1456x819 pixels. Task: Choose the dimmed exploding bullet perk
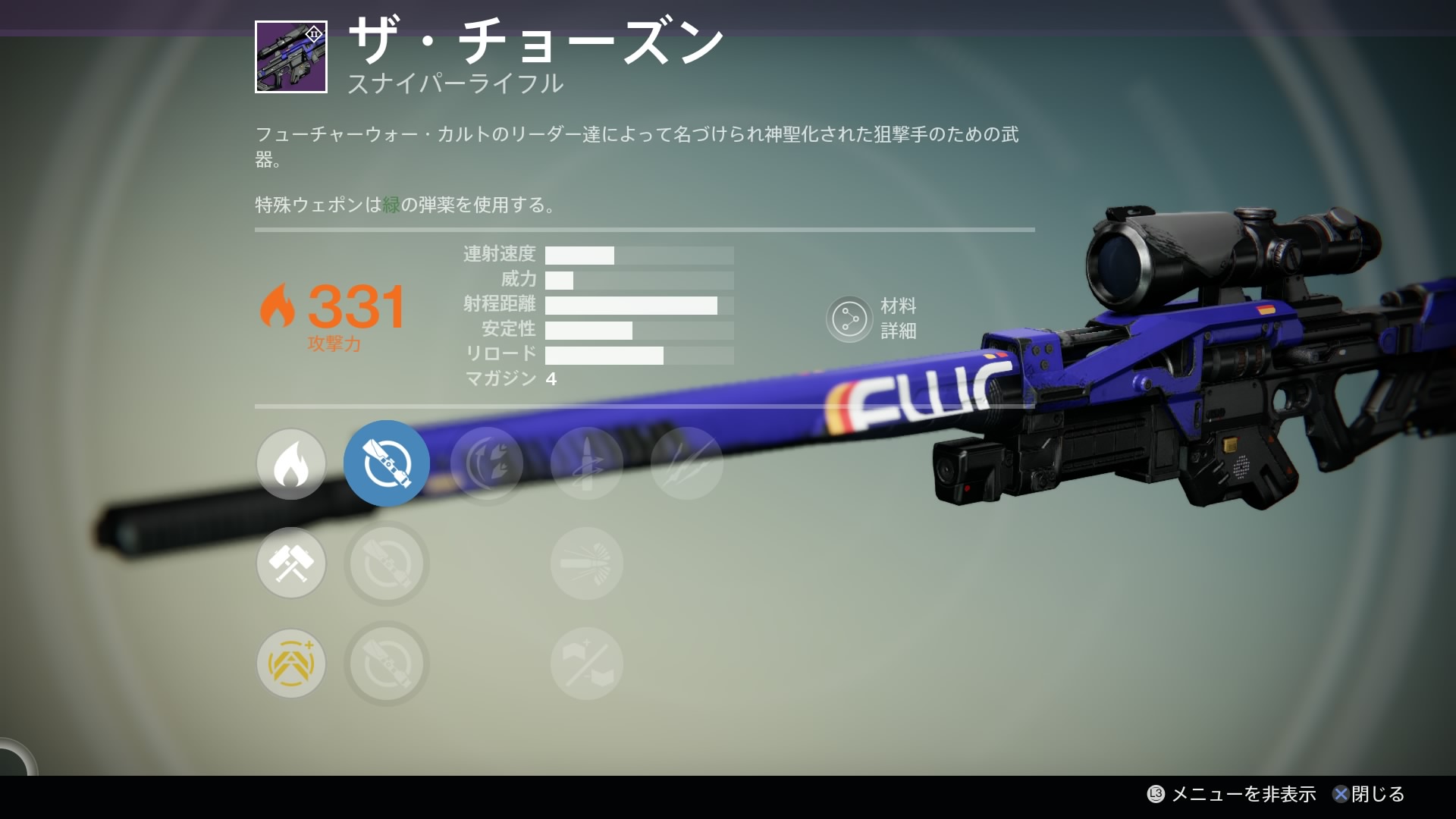click(x=587, y=563)
